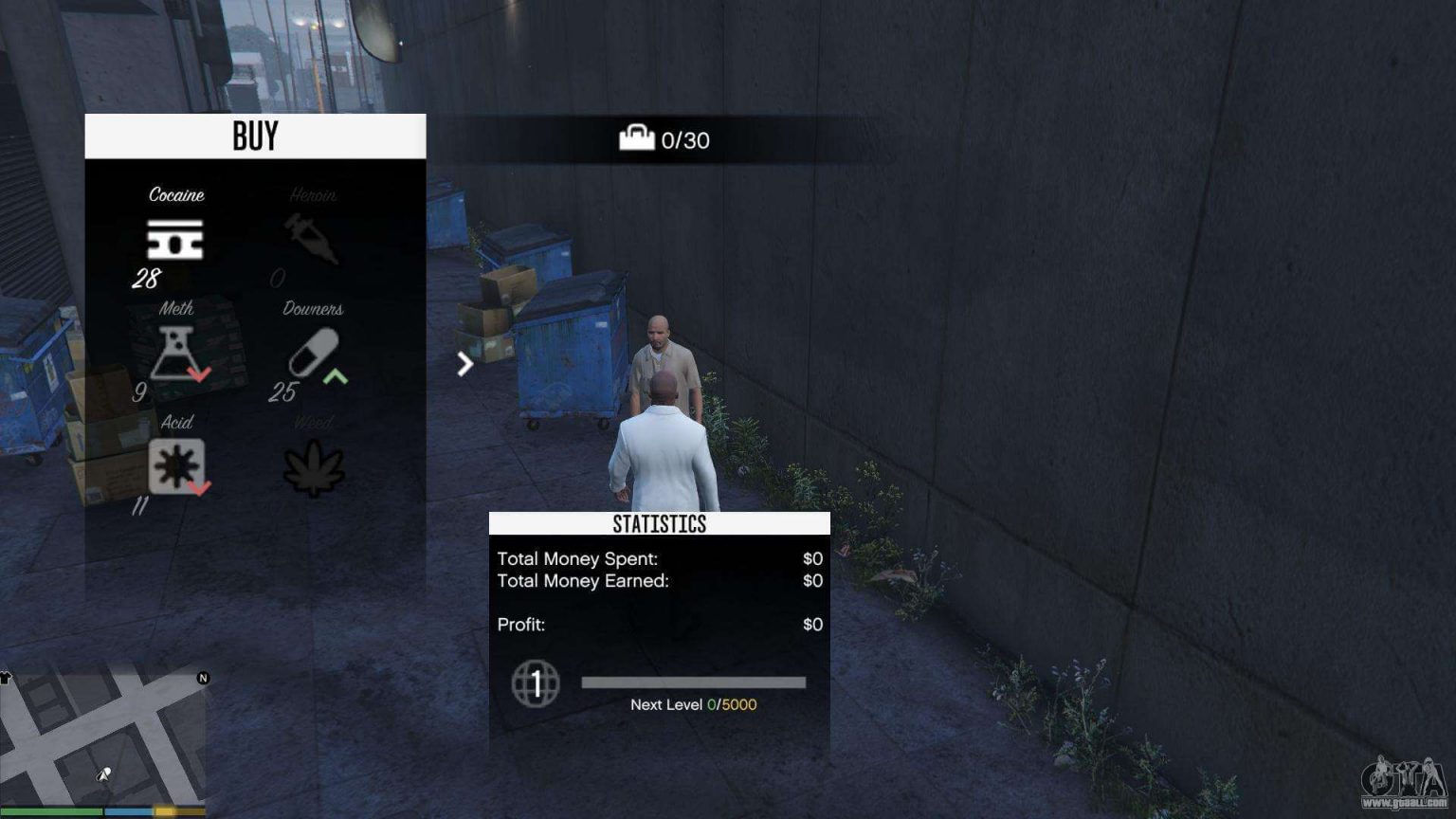The width and height of the screenshot is (1456, 819).
Task: Select the Heroin syringe icon
Action: point(313,238)
